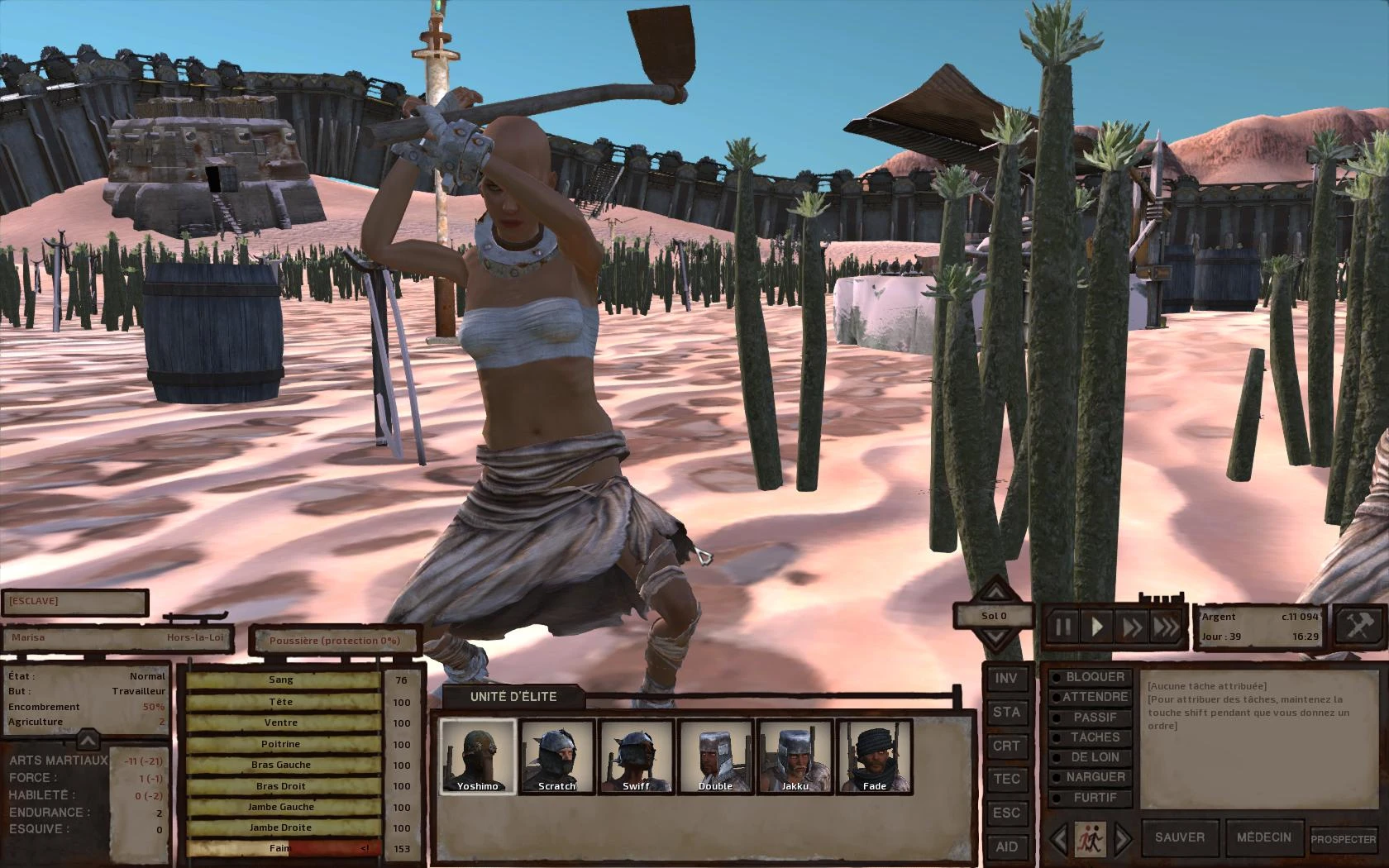Open research with the TEC icon
The image size is (1389, 868).
coord(1007,779)
